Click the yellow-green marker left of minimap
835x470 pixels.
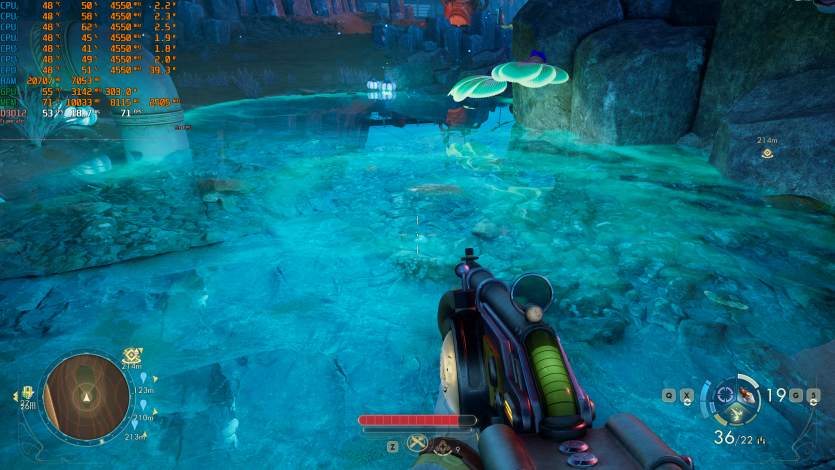click(x=27, y=394)
